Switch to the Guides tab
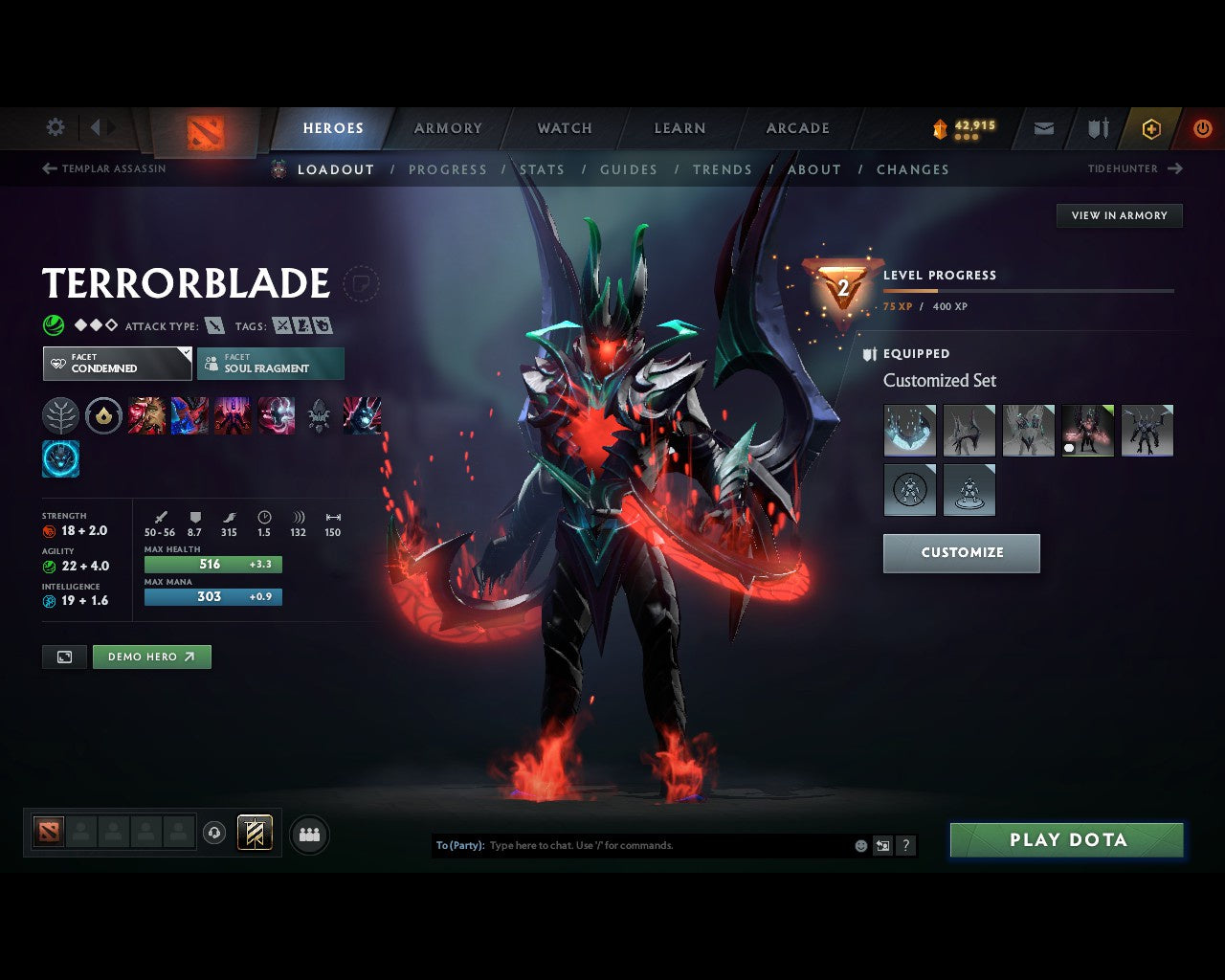The width and height of the screenshot is (1225, 980). [x=628, y=169]
